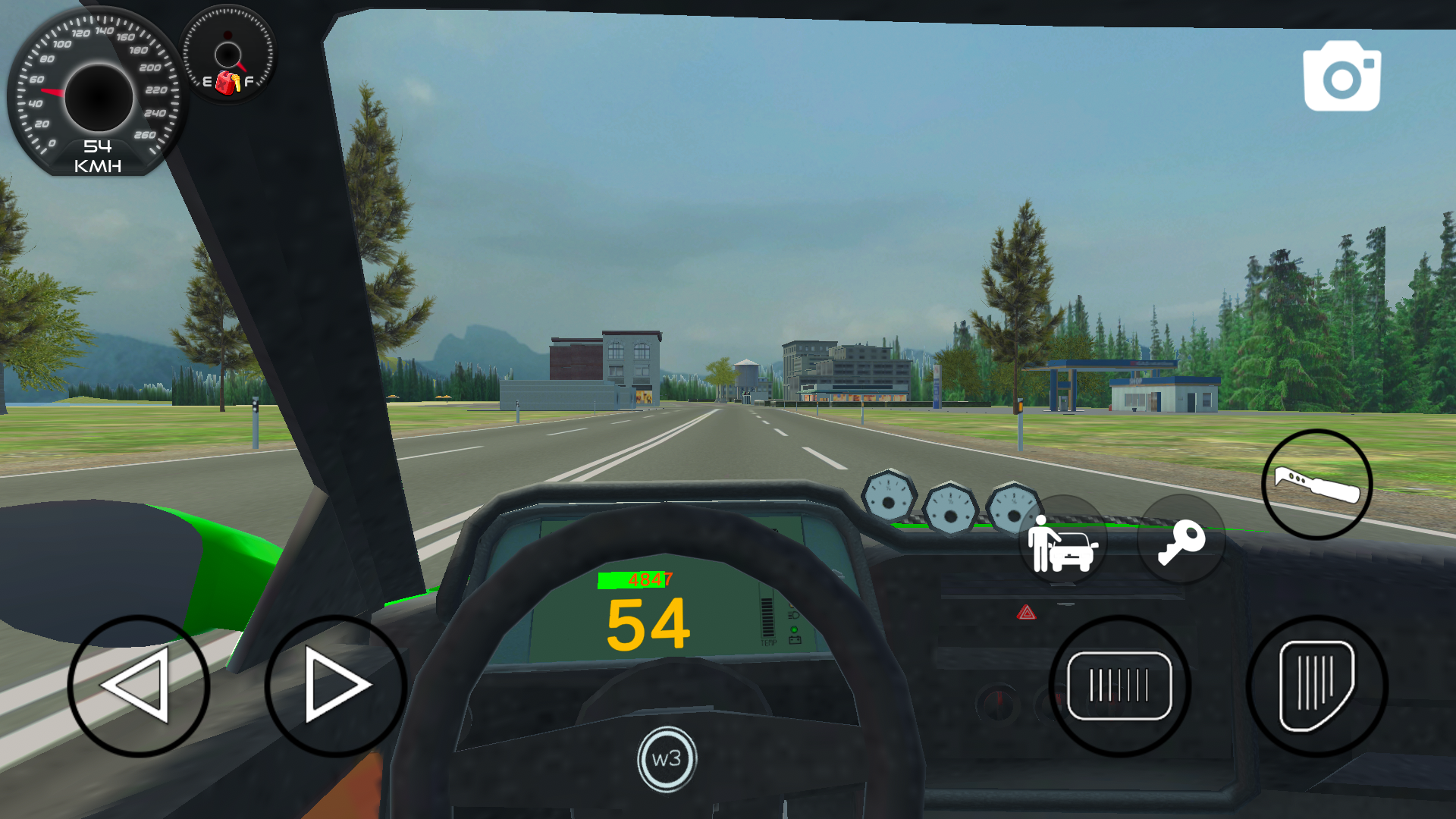Viewport: 1456px width, 819px height.
Task: Tap the green odometer bar showing 4847
Action: tap(635, 580)
